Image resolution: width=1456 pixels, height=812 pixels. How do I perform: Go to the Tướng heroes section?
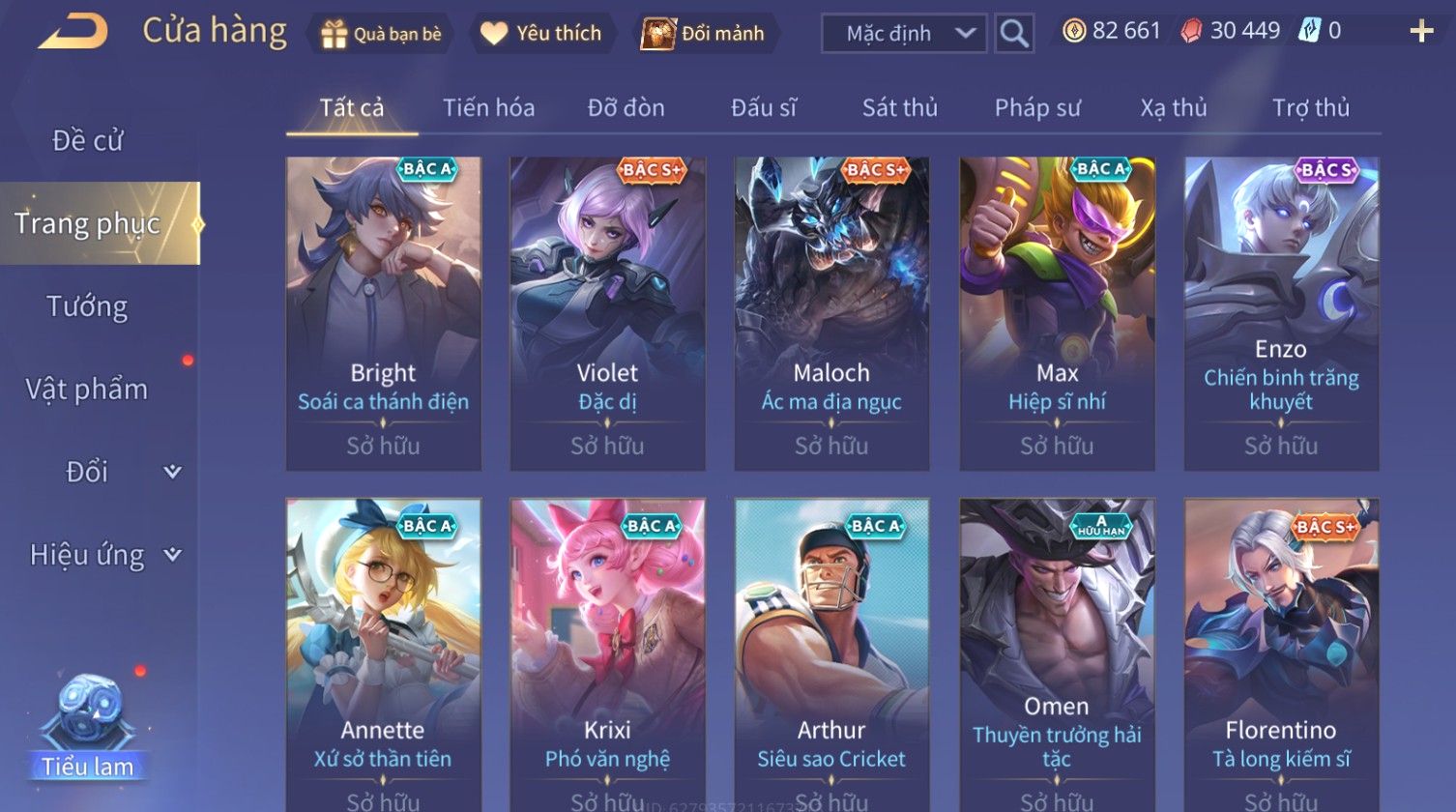[x=88, y=306]
